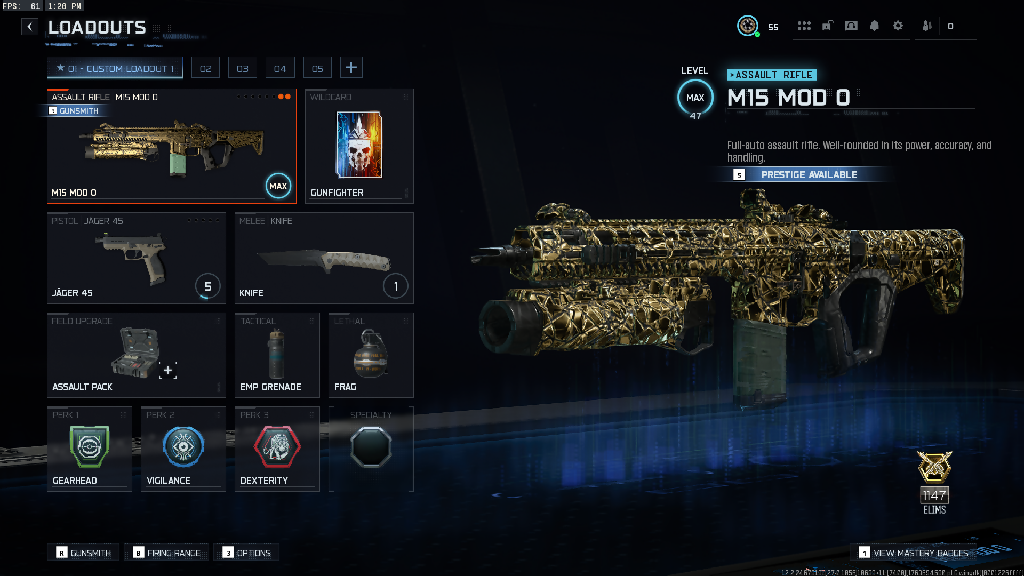Viewport: 1024px width, 576px height.
Task: Pick the Gearhead perk 1 slot
Action: (x=89, y=449)
